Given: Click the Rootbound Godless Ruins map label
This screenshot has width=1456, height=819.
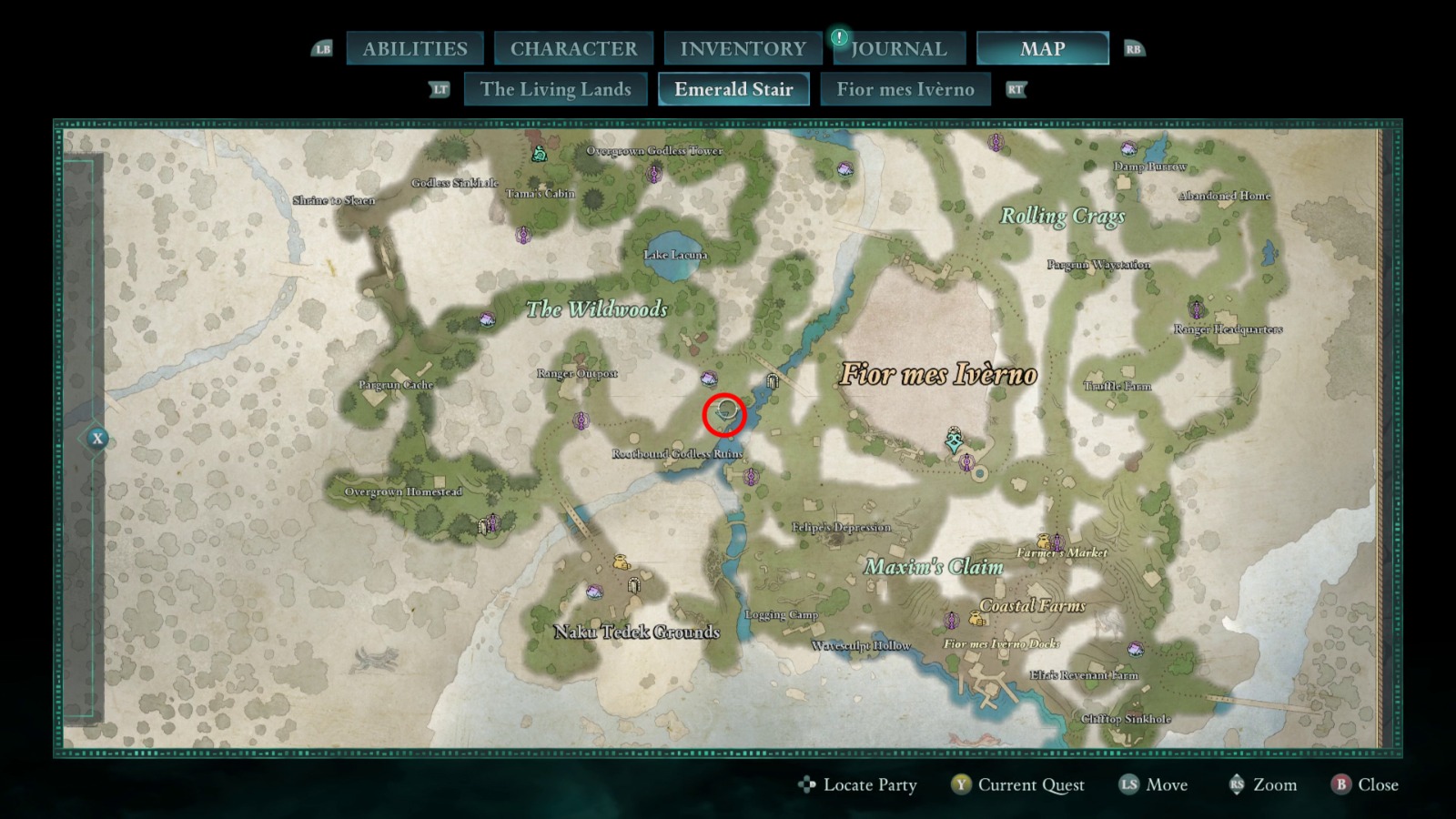Looking at the screenshot, I should pyautogui.click(x=677, y=453).
